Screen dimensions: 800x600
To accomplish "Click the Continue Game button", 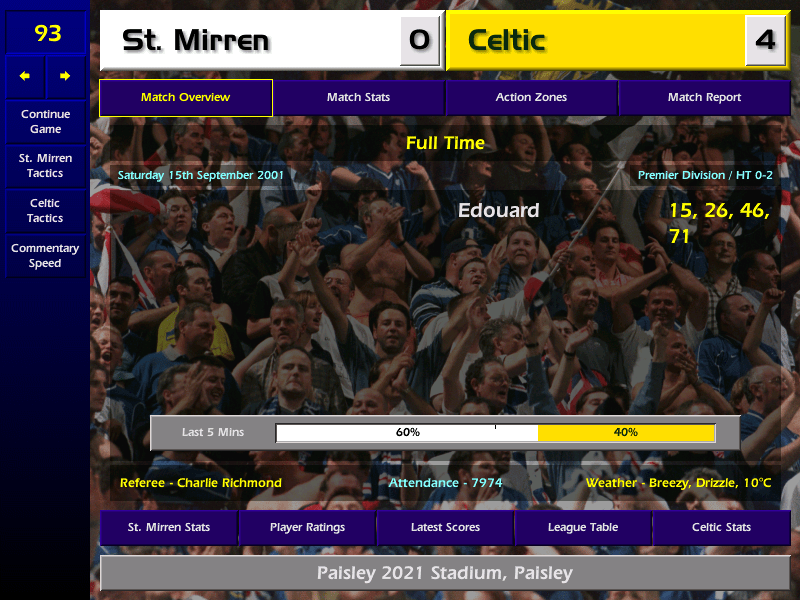I will [x=45, y=121].
